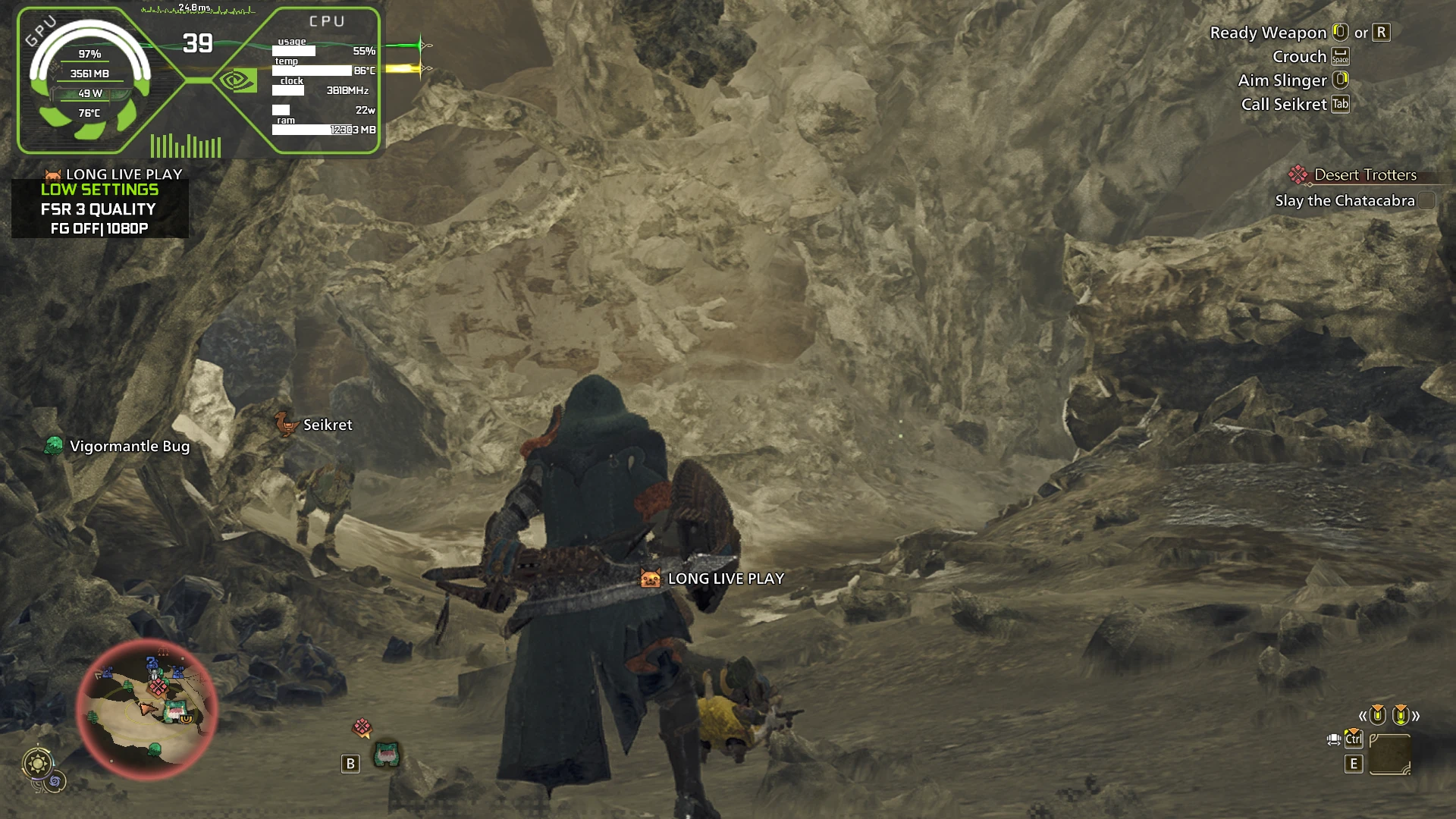Image resolution: width=1456 pixels, height=819 pixels.
Task: Click the sun time-of-day indicator
Action: point(37,763)
